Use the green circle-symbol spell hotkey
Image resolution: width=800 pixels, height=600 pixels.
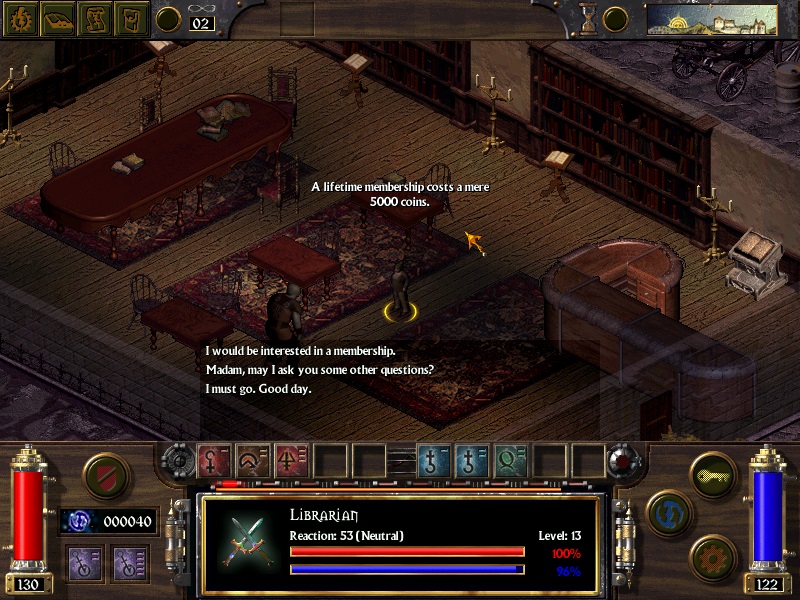coord(511,461)
